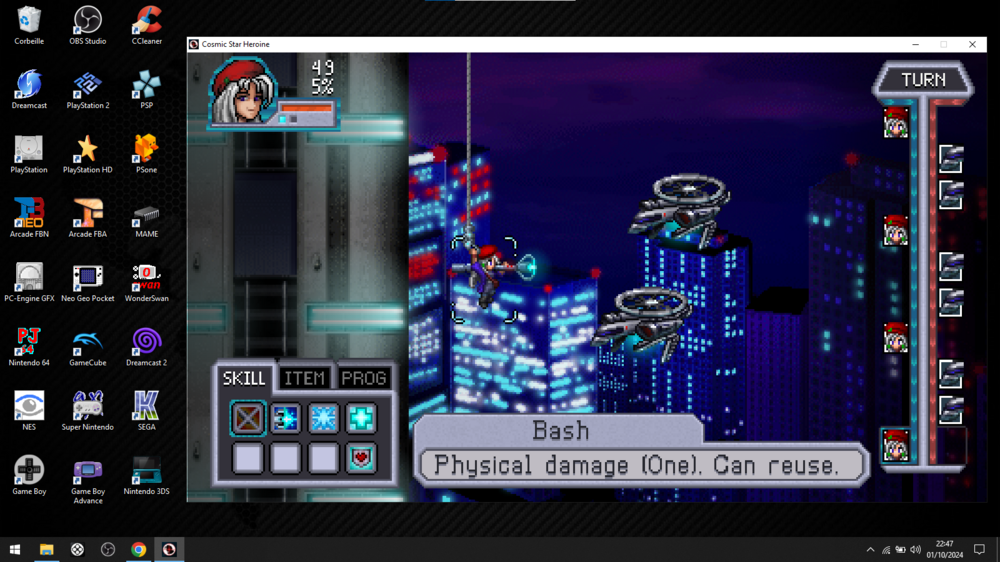Screen dimensions: 1000x562
Task: Select the cyan cross healing skill
Action: (x=361, y=418)
